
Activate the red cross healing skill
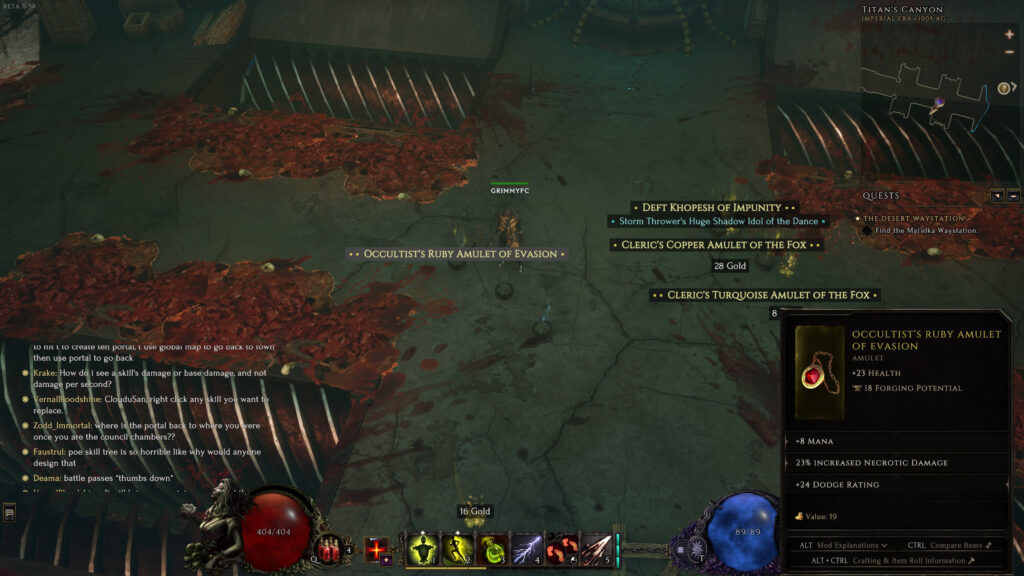377,549
